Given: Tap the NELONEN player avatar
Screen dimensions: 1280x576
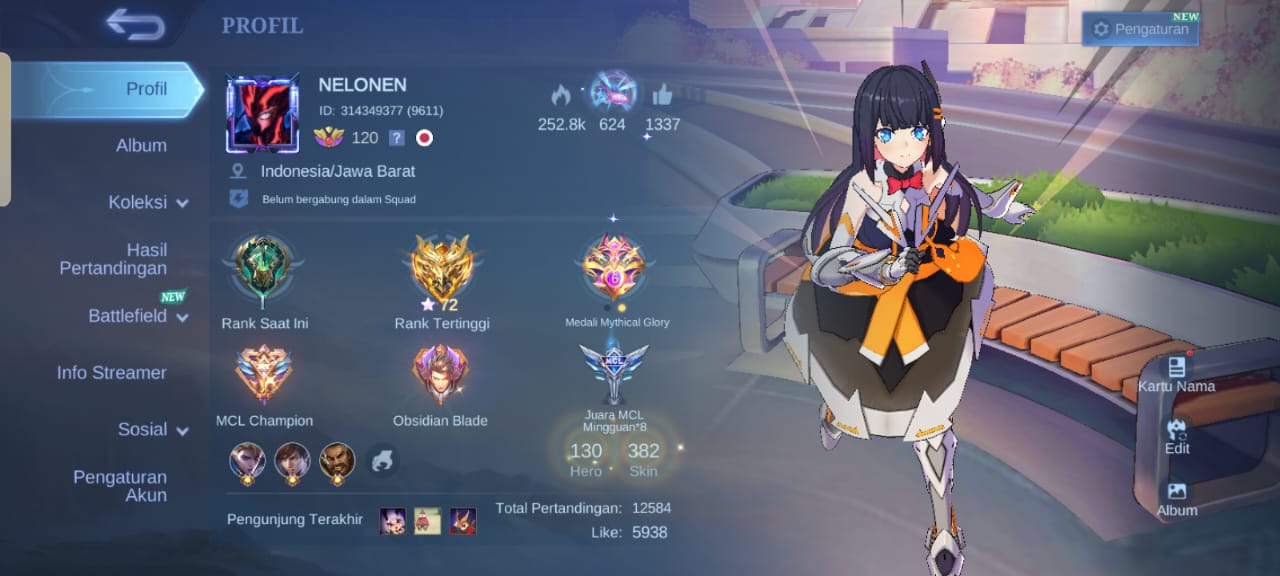Looking at the screenshot, I should pos(262,114).
